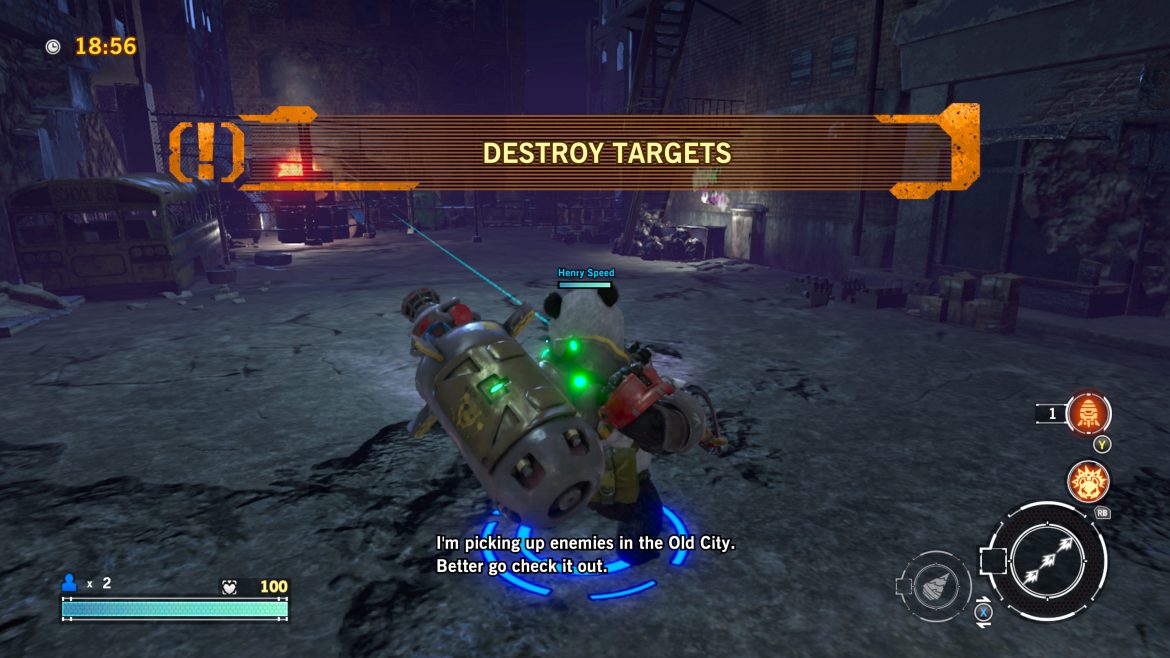Viewport: 1170px width, 658px height.
Task: Activate the orange rocket item icon
Action: coord(1087,413)
